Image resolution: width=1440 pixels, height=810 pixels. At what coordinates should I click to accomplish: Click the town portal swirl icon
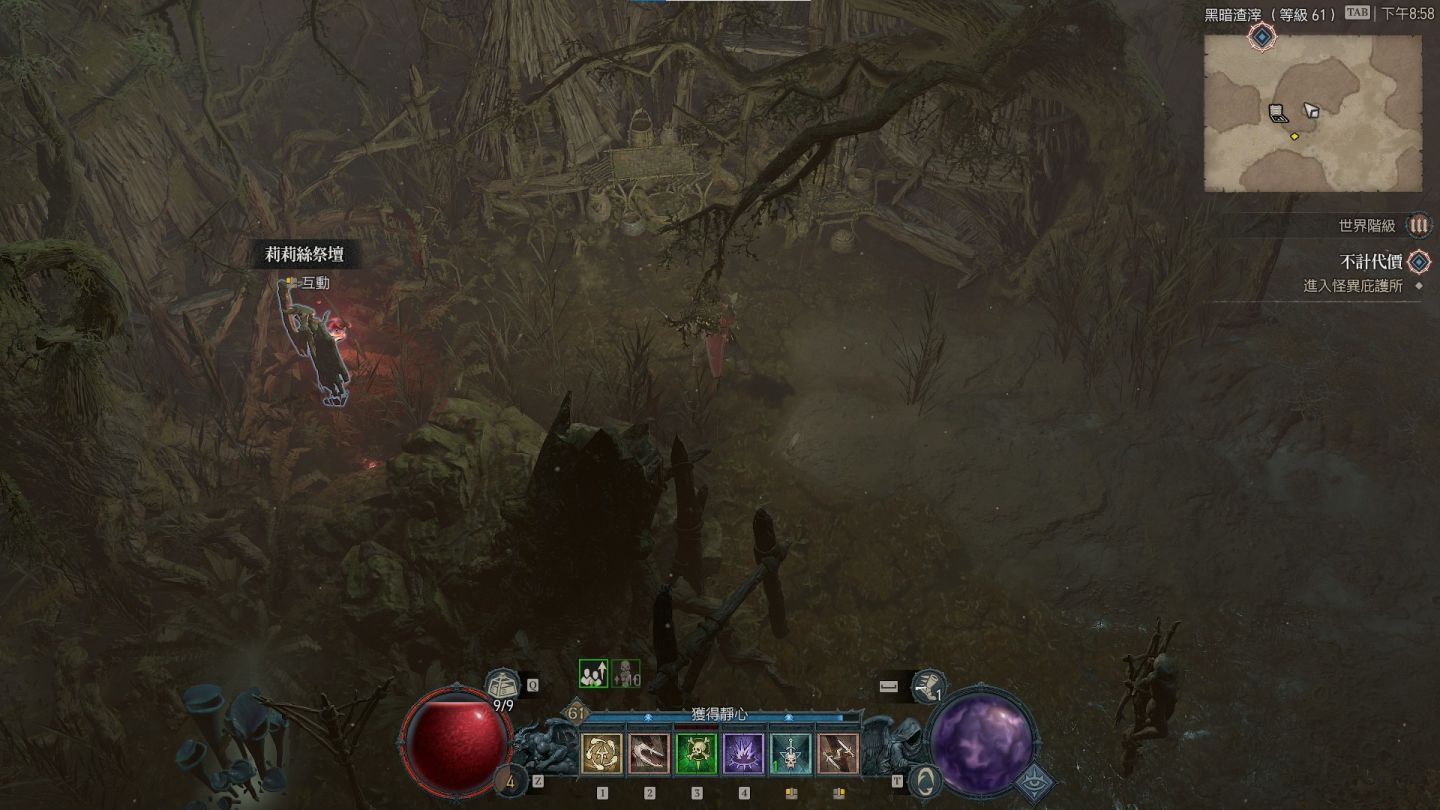pyautogui.click(x=927, y=781)
